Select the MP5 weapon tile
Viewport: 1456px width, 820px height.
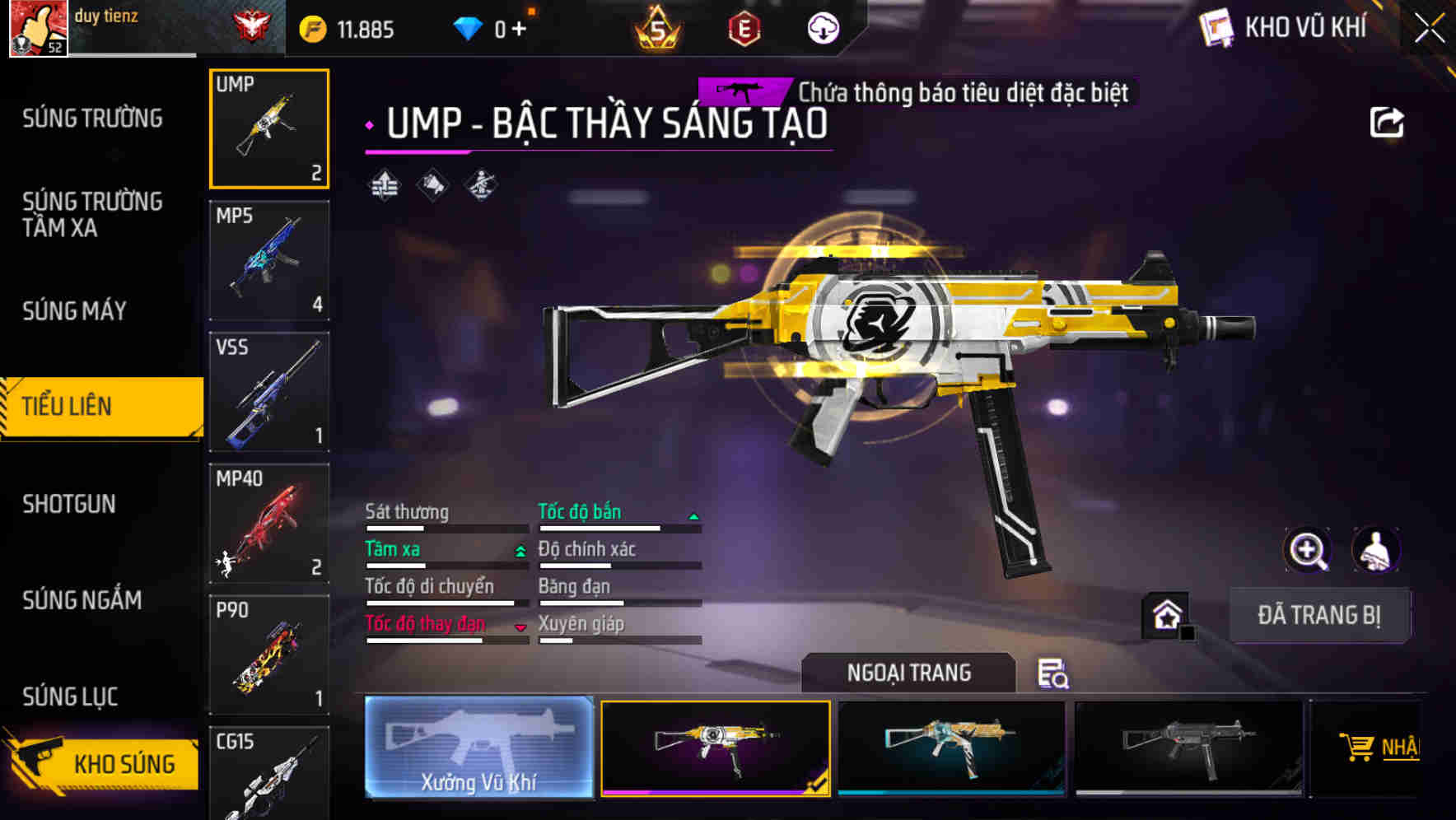pos(269,260)
